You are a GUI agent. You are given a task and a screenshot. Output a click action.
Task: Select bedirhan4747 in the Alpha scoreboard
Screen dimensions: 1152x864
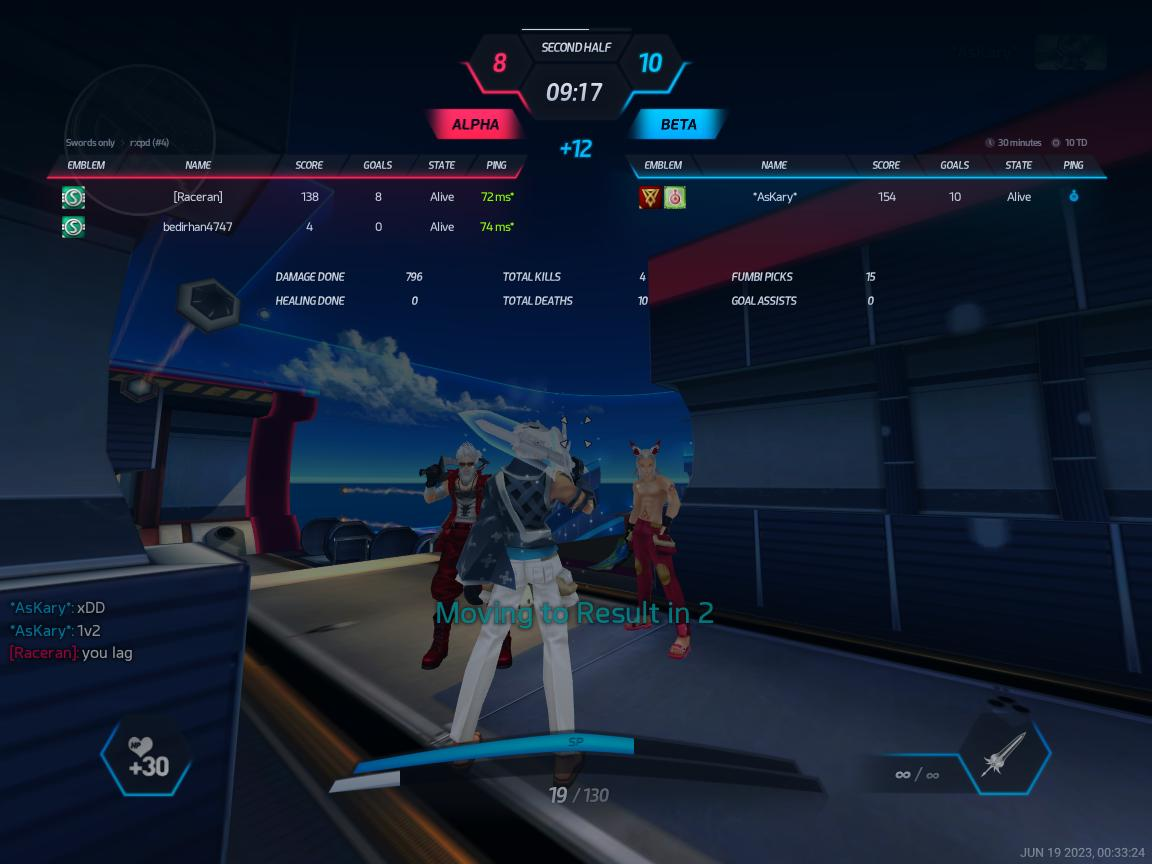[x=198, y=227]
